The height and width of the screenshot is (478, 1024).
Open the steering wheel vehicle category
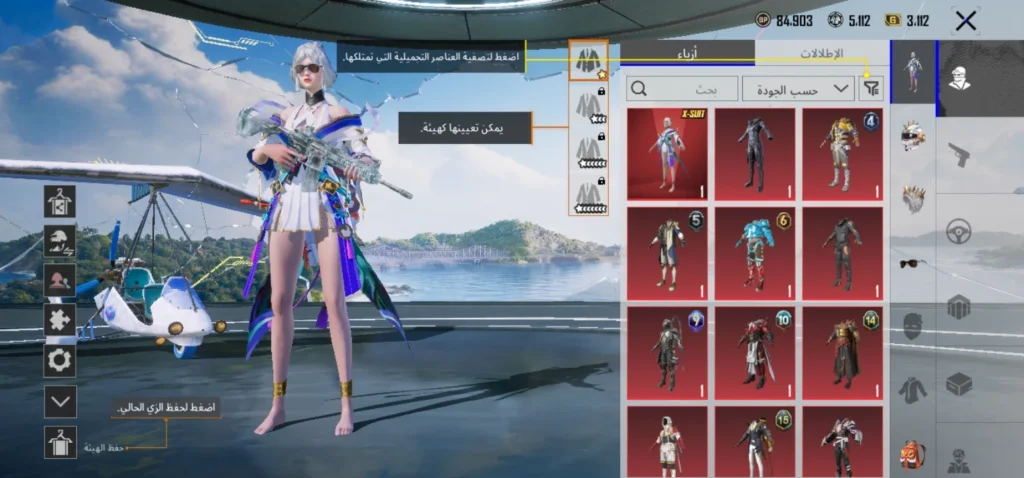click(x=959, y=231)
